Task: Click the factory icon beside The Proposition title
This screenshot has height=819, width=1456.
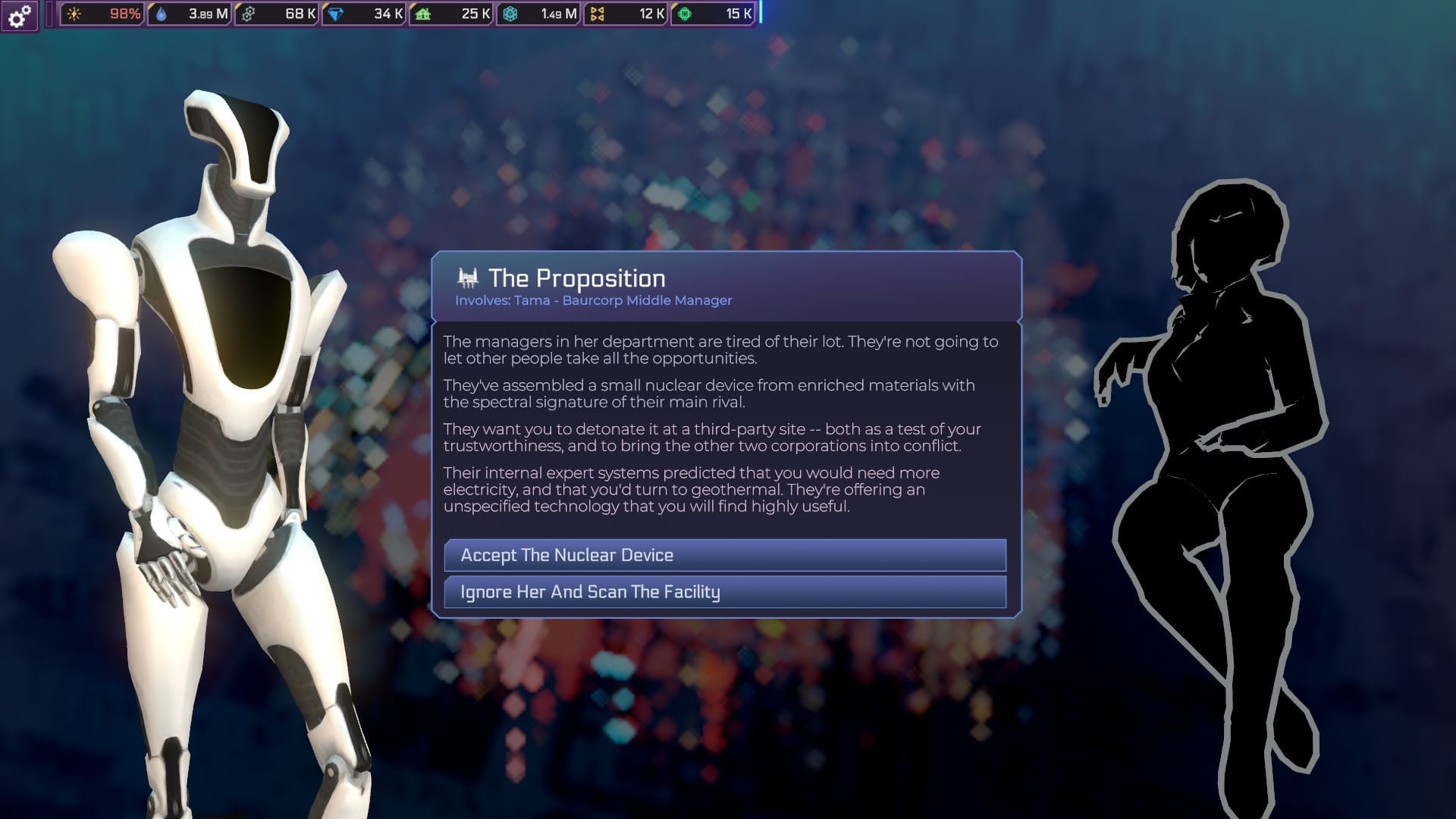Action: (468, 278)
